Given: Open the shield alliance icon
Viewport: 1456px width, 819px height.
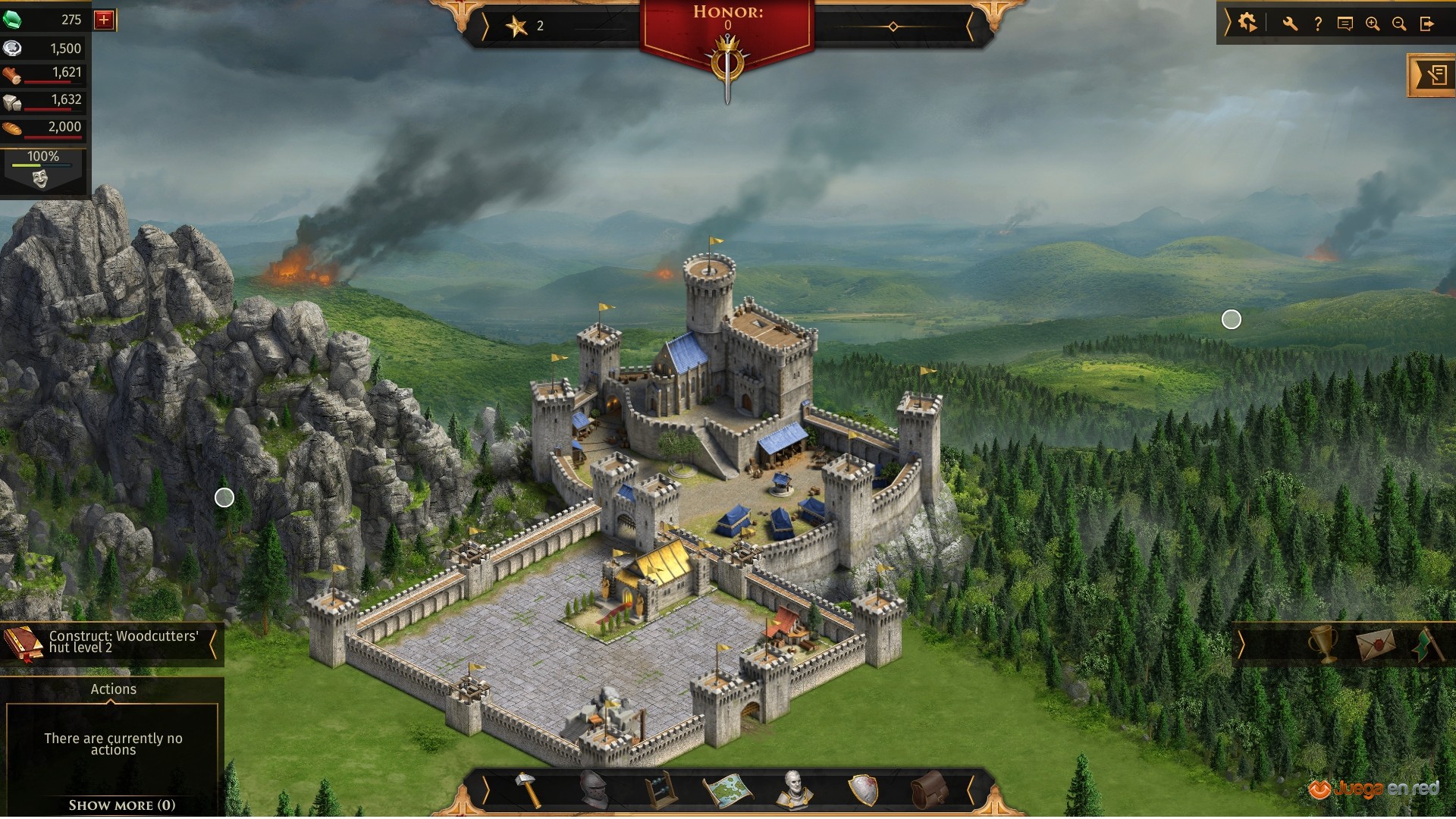Looking at the screenshot, I should pyautogui.click(x=862, y=790).
